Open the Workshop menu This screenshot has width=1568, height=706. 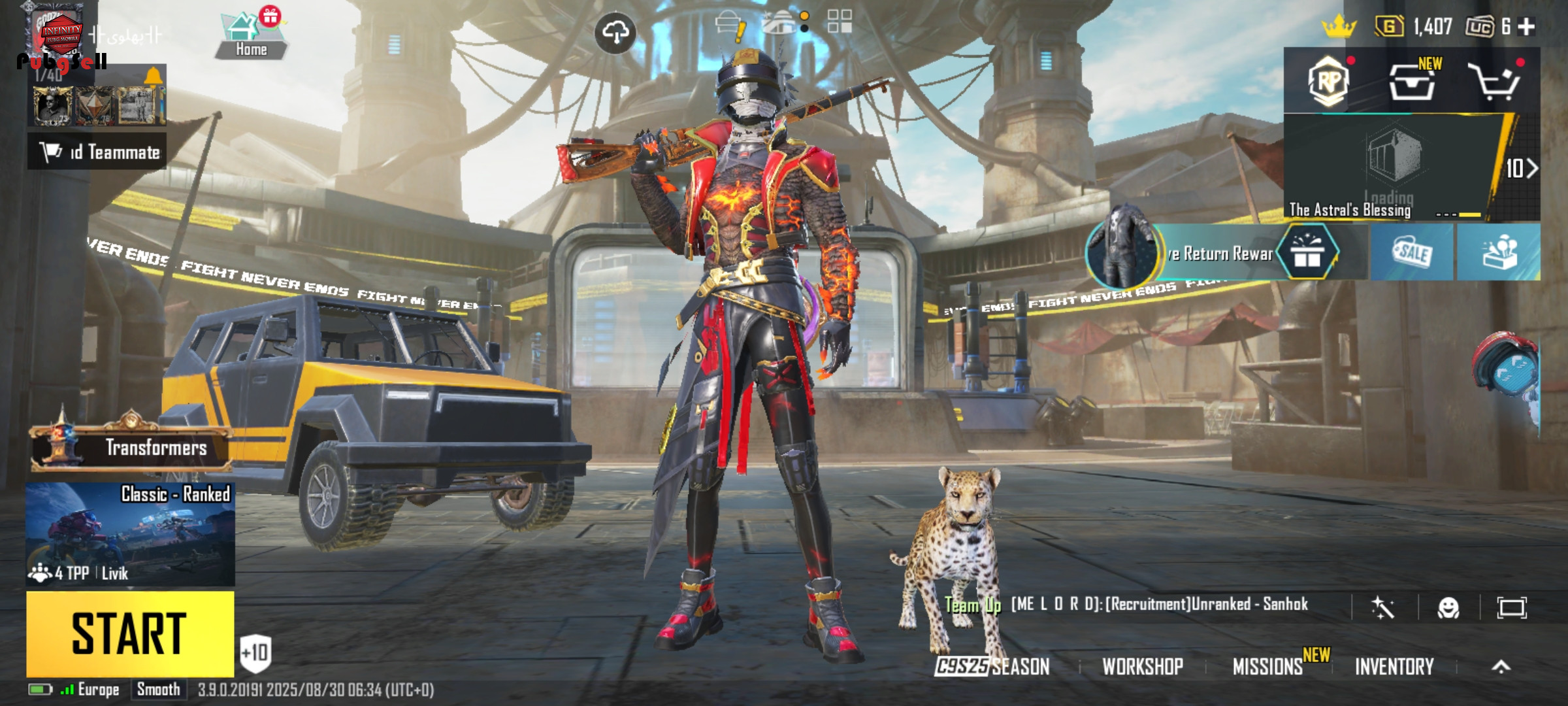(x=1143, y=666)
